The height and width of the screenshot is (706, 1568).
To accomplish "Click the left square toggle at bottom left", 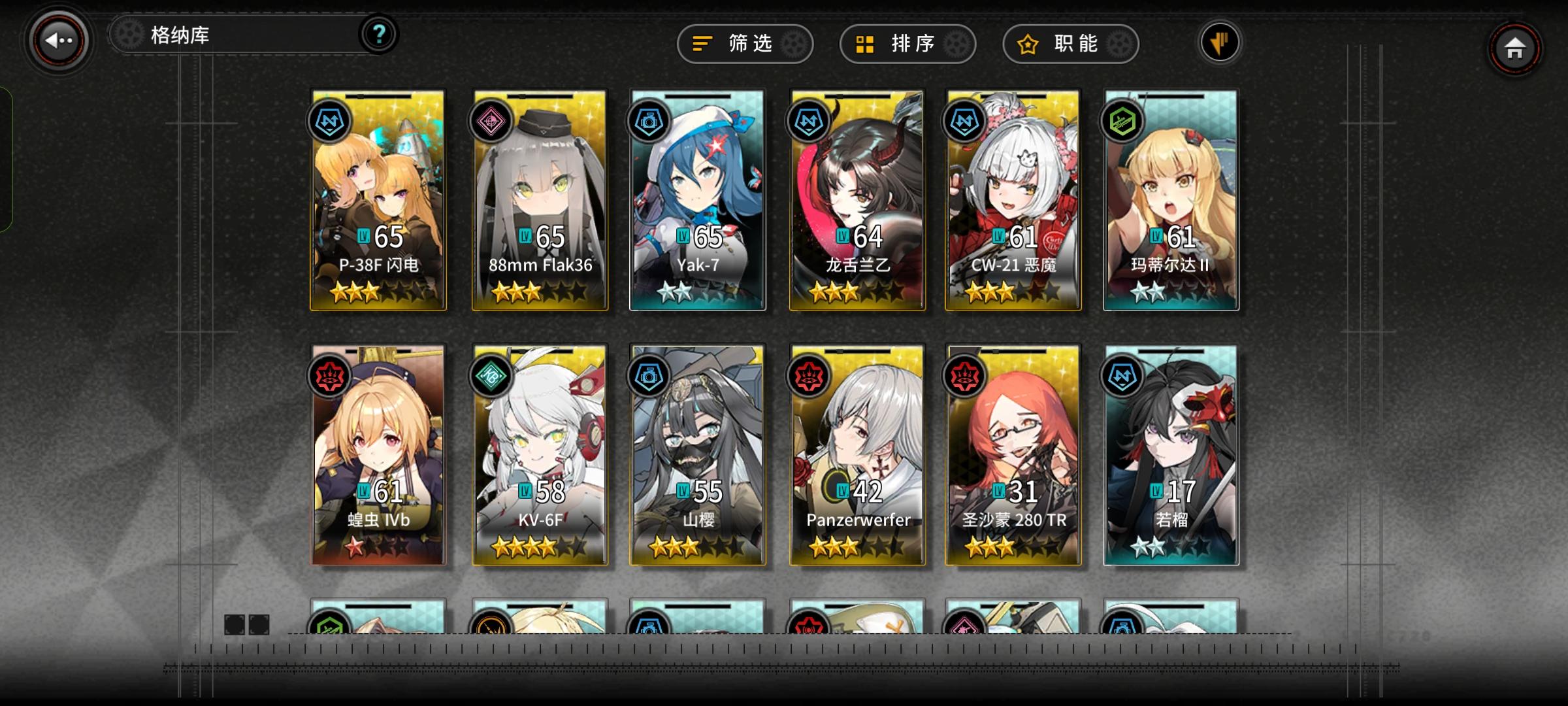I will coord(233,626).
